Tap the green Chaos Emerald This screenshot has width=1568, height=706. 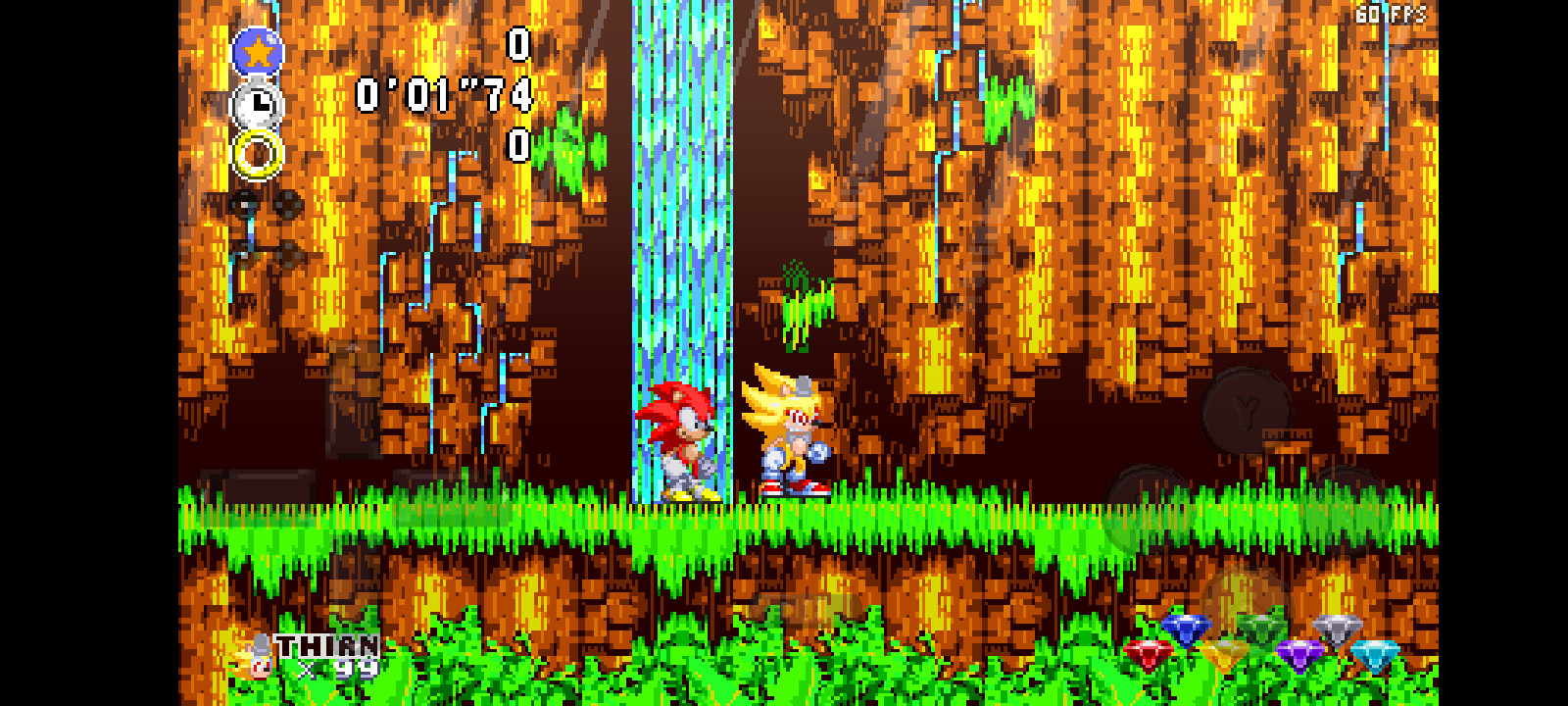click(x=1262, y=630)
